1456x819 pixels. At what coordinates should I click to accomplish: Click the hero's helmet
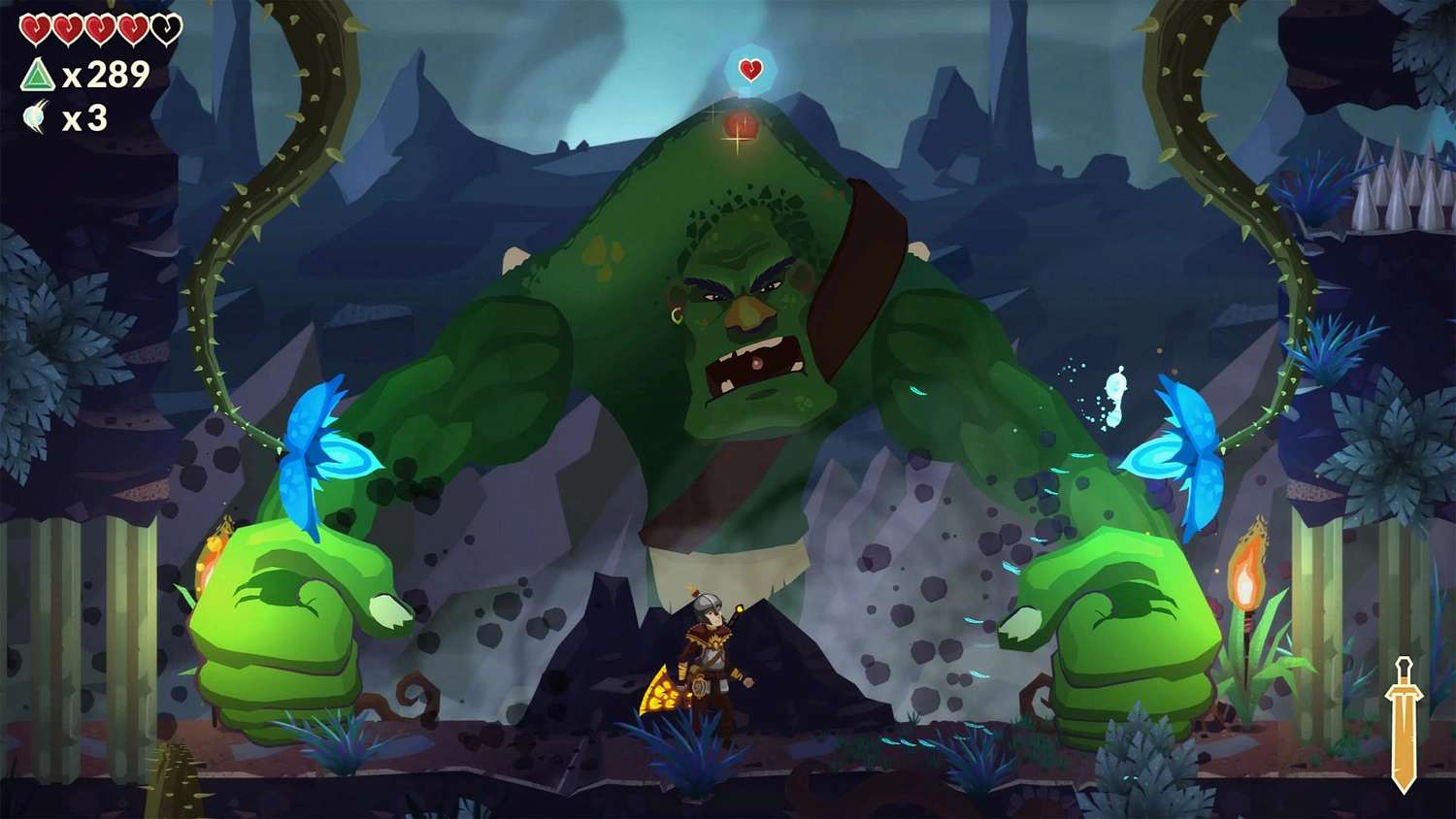coord(707,606)
